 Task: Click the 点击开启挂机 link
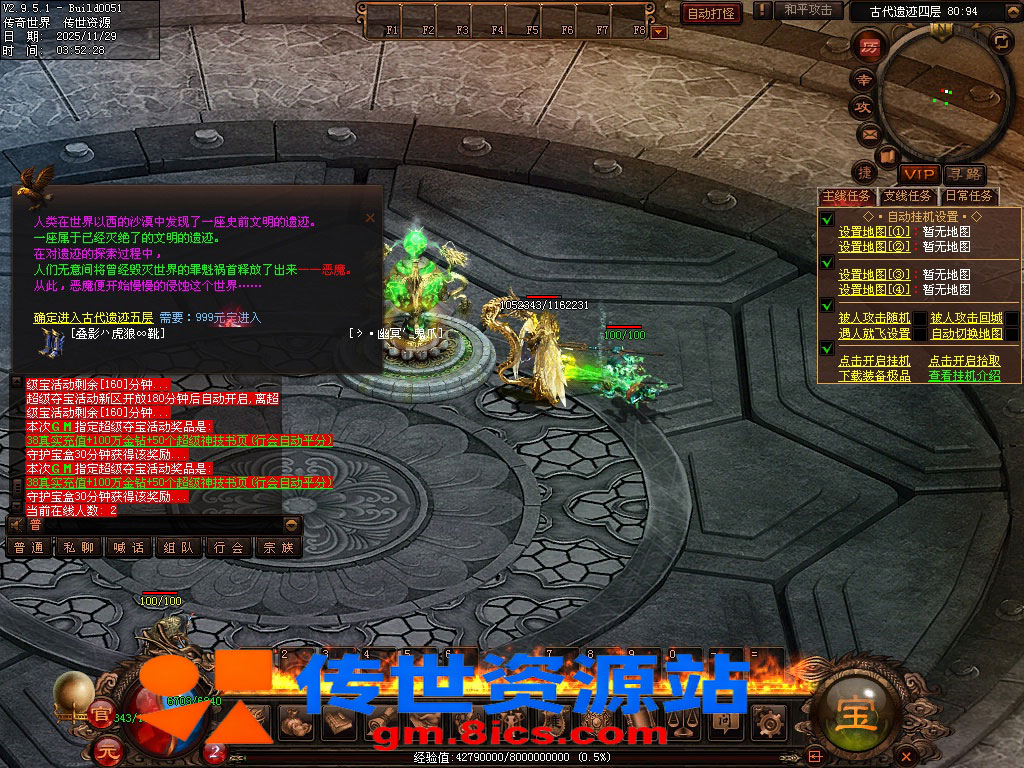[x=874, y=361]
